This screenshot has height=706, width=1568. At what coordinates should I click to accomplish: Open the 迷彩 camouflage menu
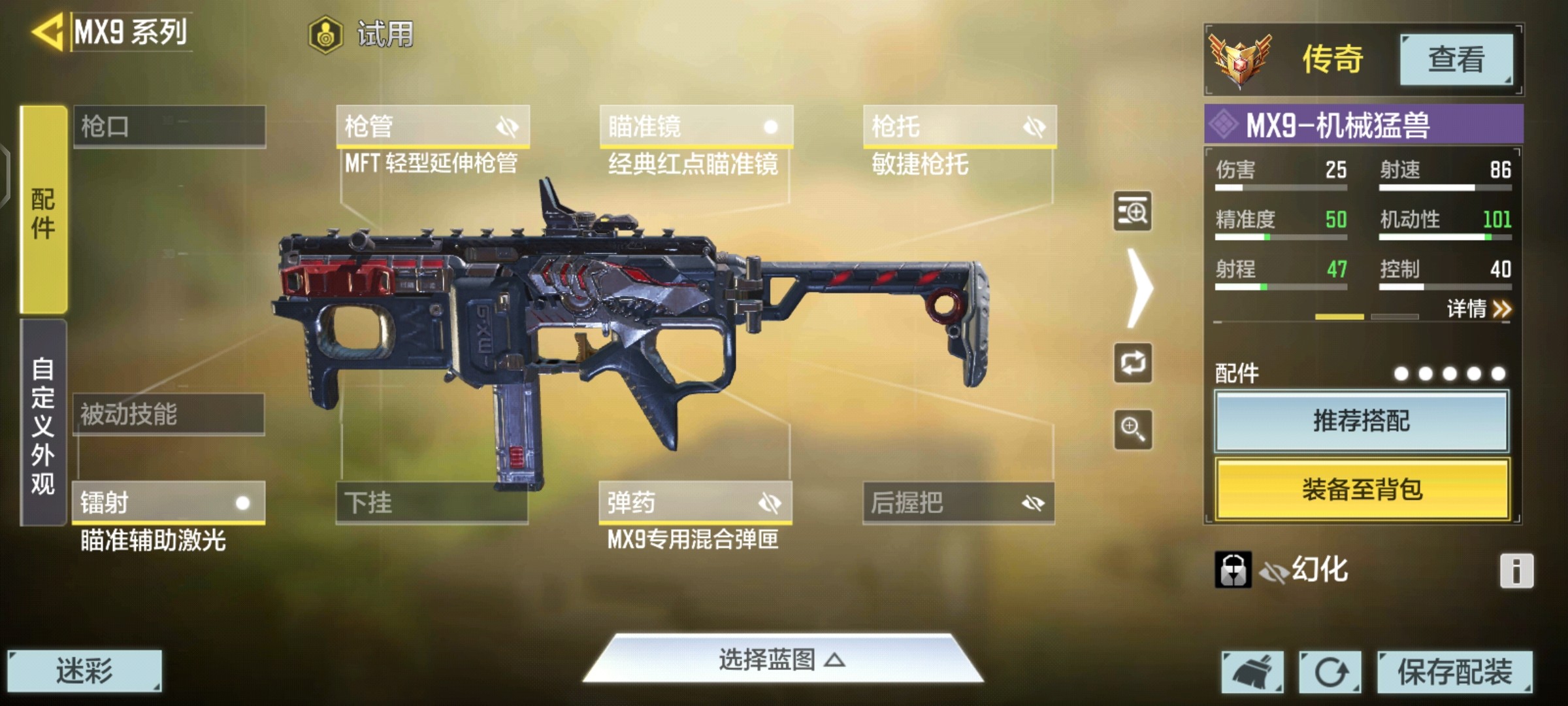pyautogui.click(x=84, y=671)
